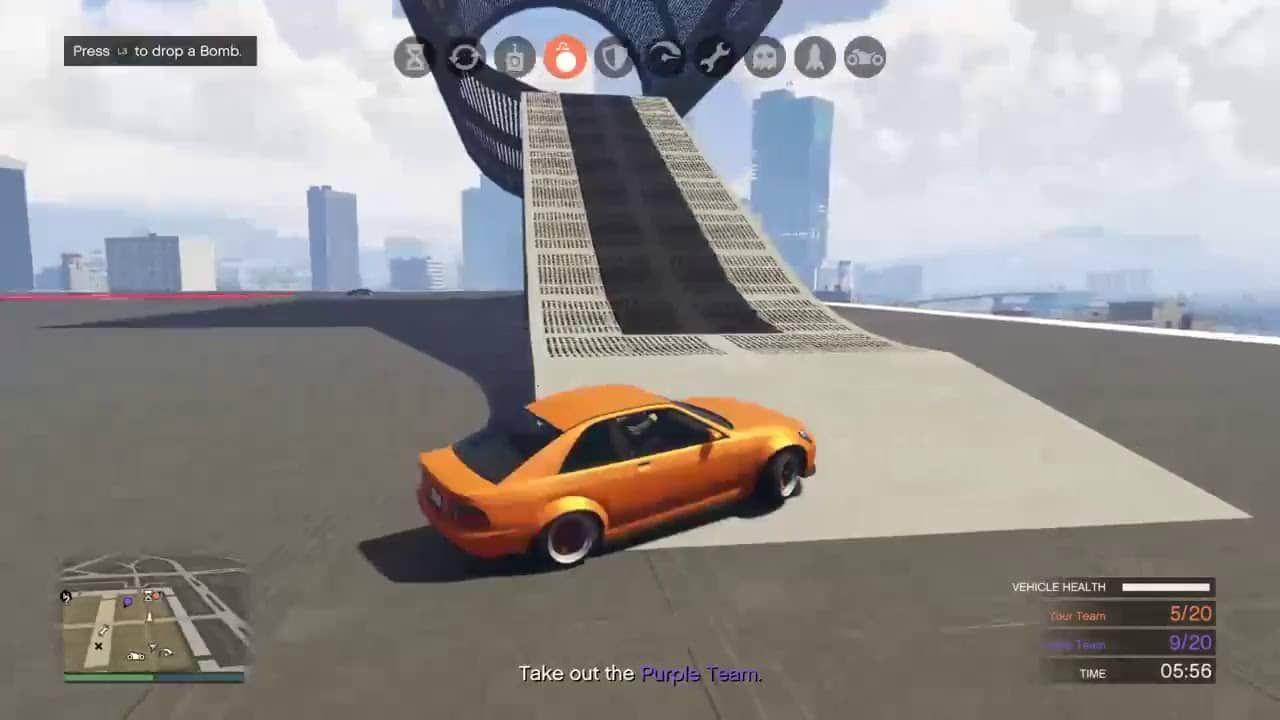This screenshot has height=720, width=1280.
Task: Select the motorcycle power-up icon
Action: 864,57
